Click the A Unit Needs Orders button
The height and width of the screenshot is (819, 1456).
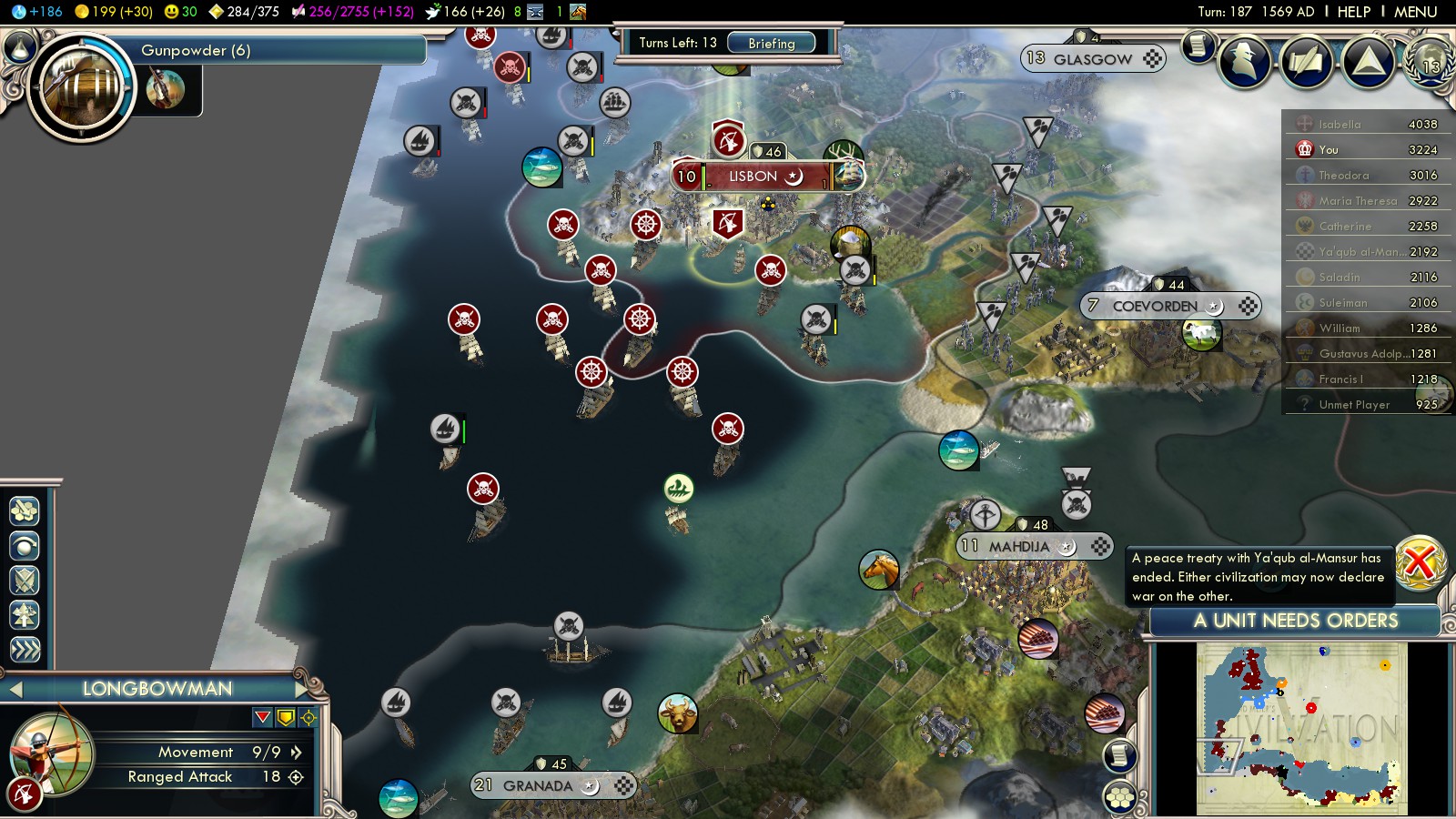(x=1294, y=621)
